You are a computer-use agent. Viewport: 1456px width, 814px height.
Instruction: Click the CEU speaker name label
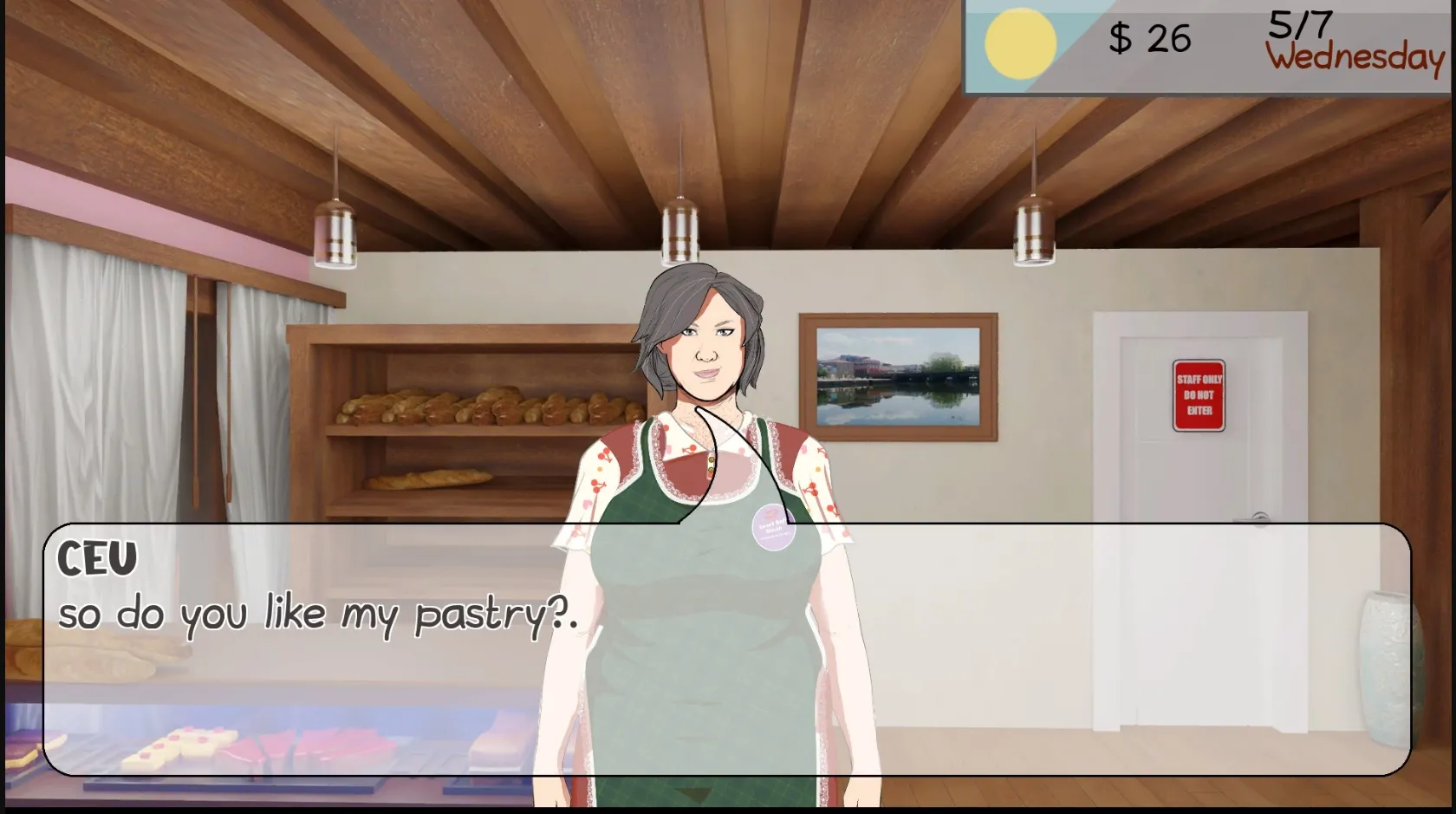tap(98, 558)
